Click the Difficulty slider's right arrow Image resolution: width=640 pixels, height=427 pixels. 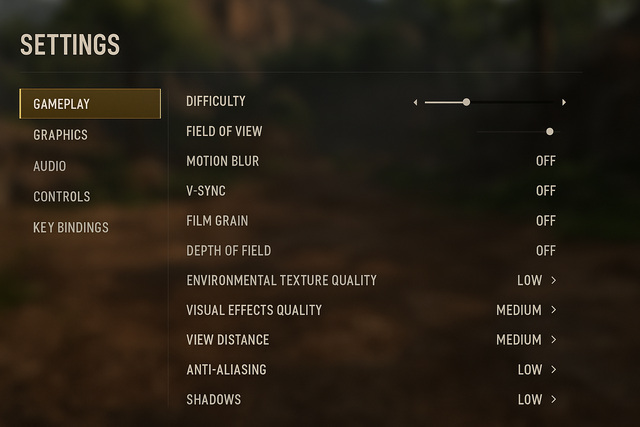(564, 102)
